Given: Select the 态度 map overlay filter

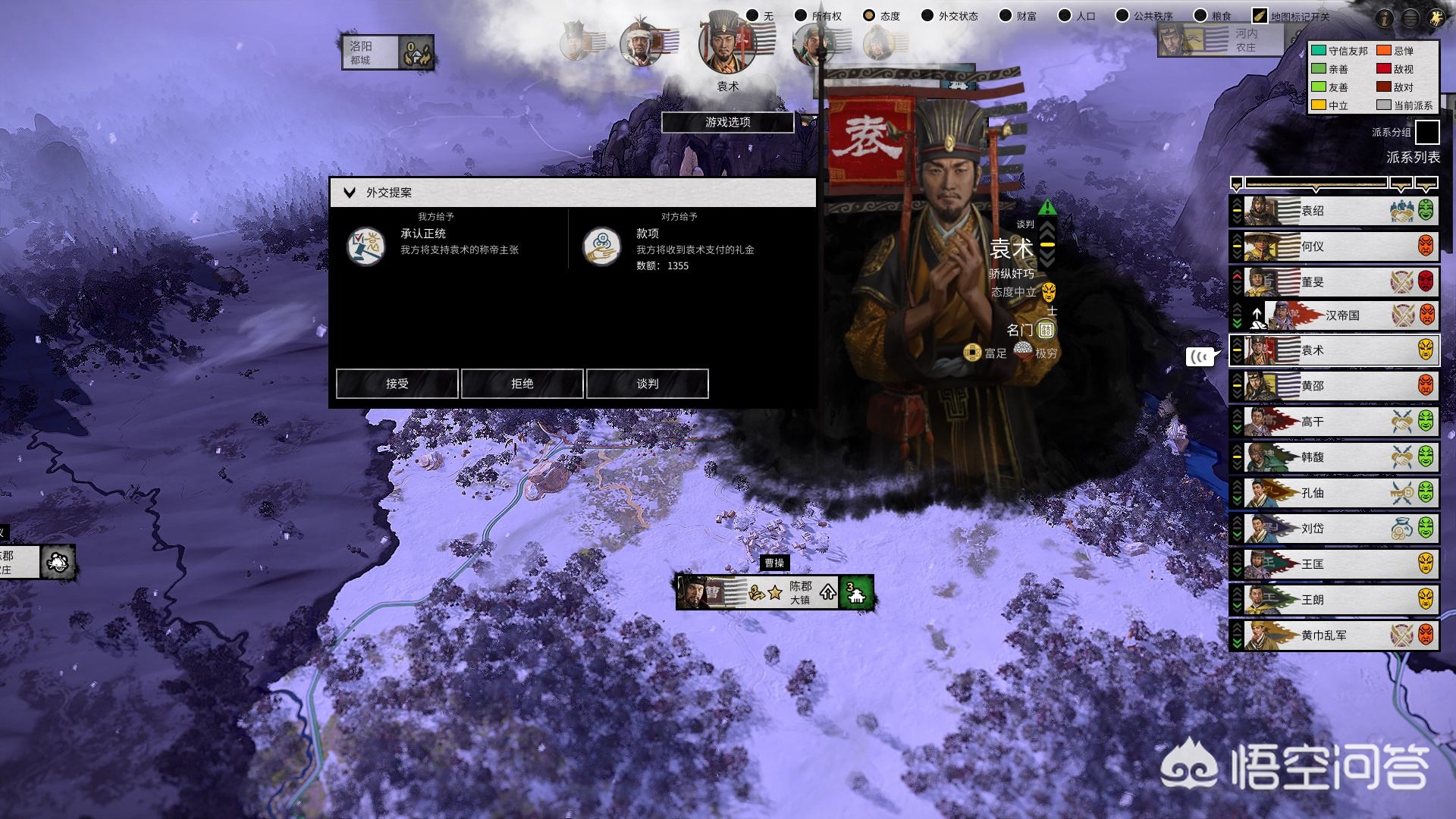Looking at the screenshot, I should pos(869,16).
